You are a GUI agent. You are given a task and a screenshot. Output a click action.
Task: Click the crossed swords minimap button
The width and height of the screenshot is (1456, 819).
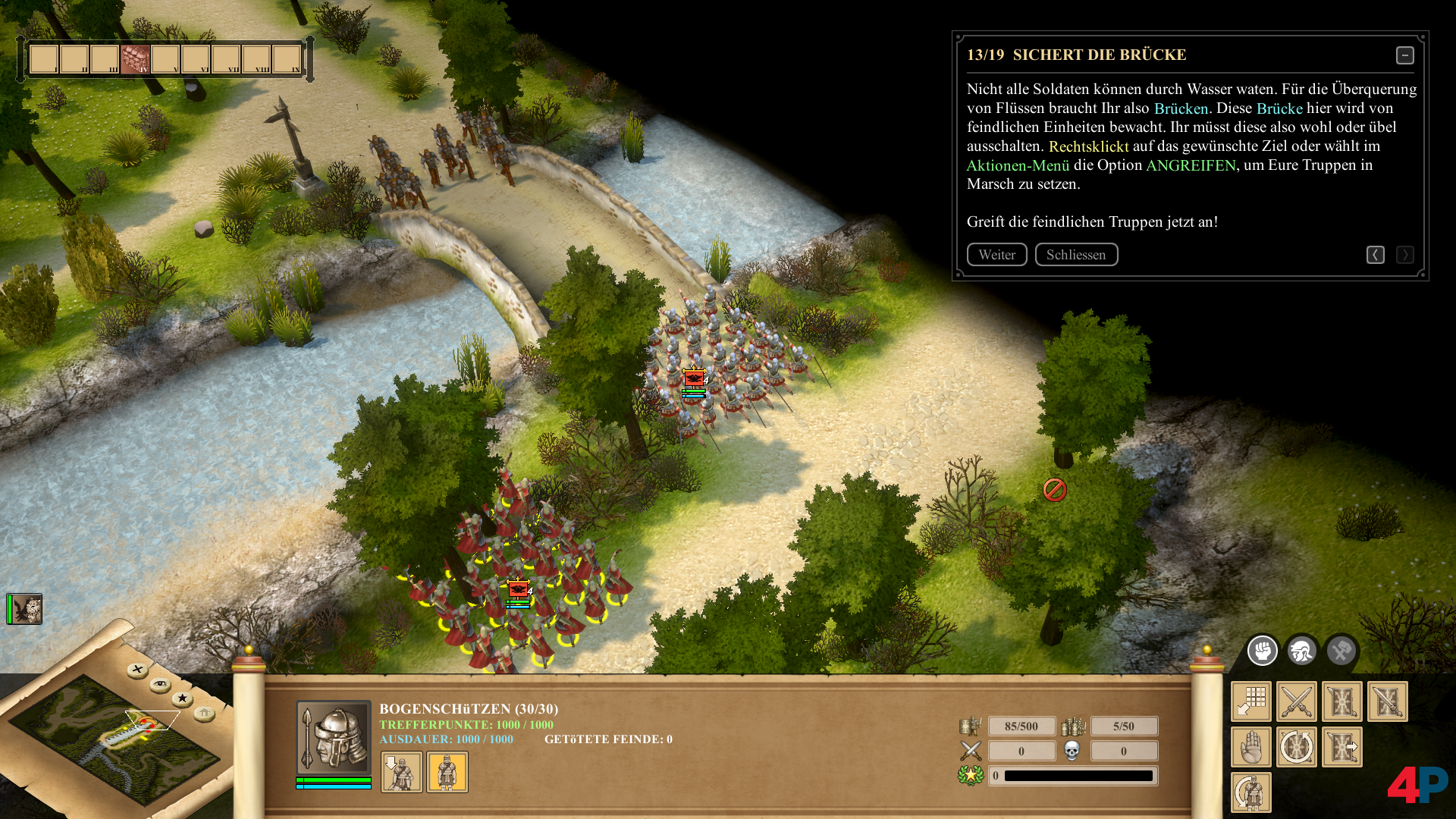pos(137,670)
